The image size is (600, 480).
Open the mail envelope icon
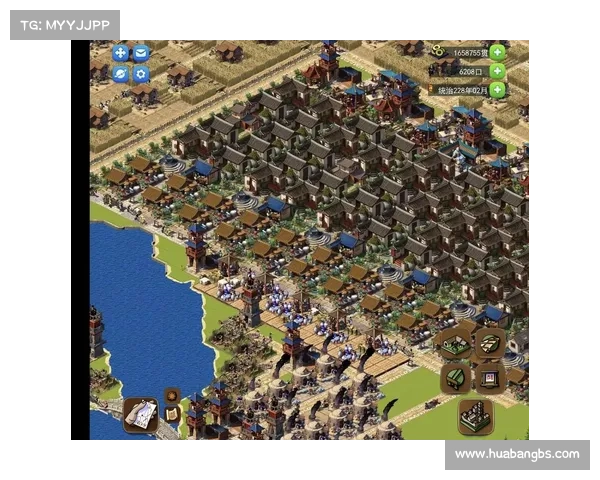pos(141,53)
